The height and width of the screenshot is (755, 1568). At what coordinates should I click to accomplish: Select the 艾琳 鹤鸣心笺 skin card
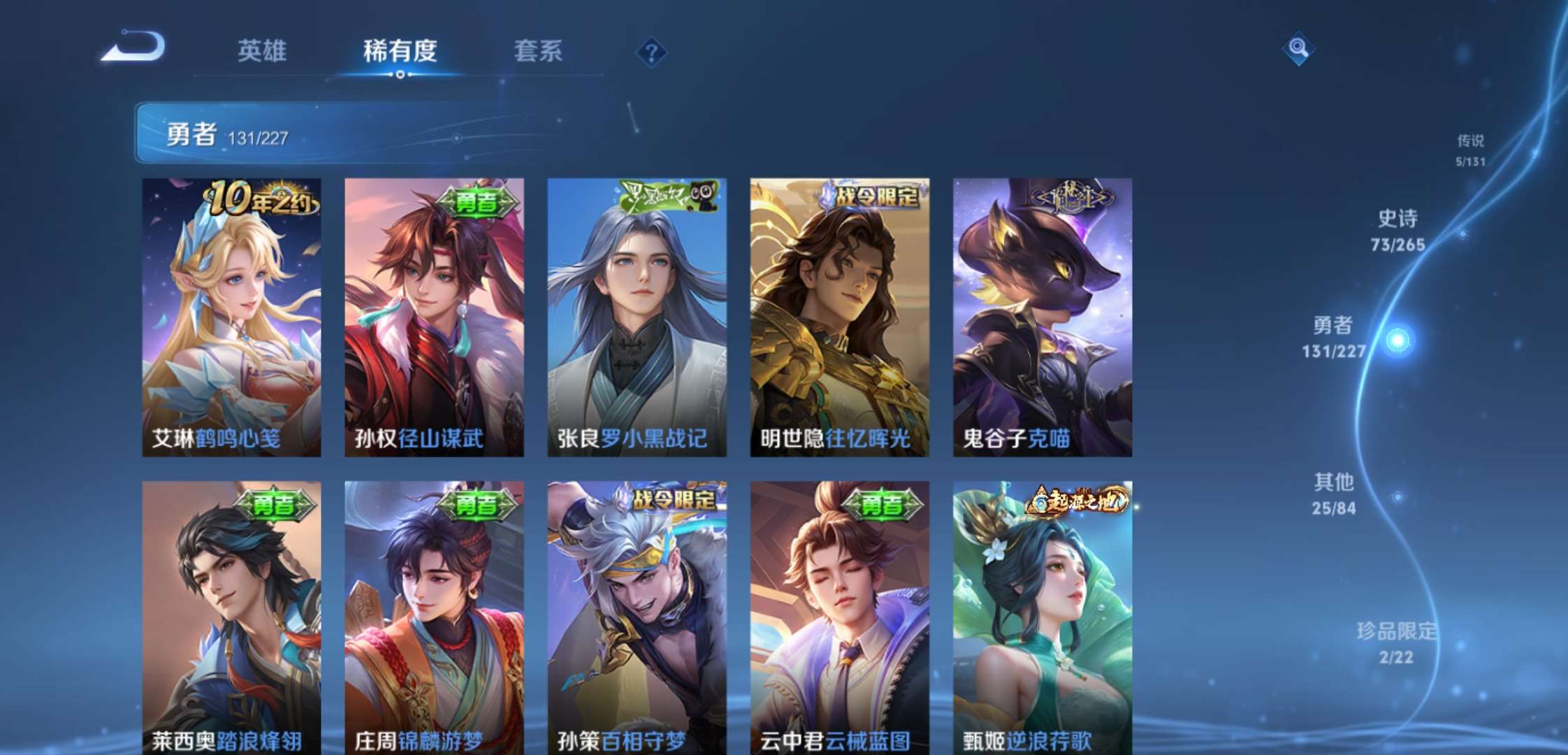[x=231, y=317]
